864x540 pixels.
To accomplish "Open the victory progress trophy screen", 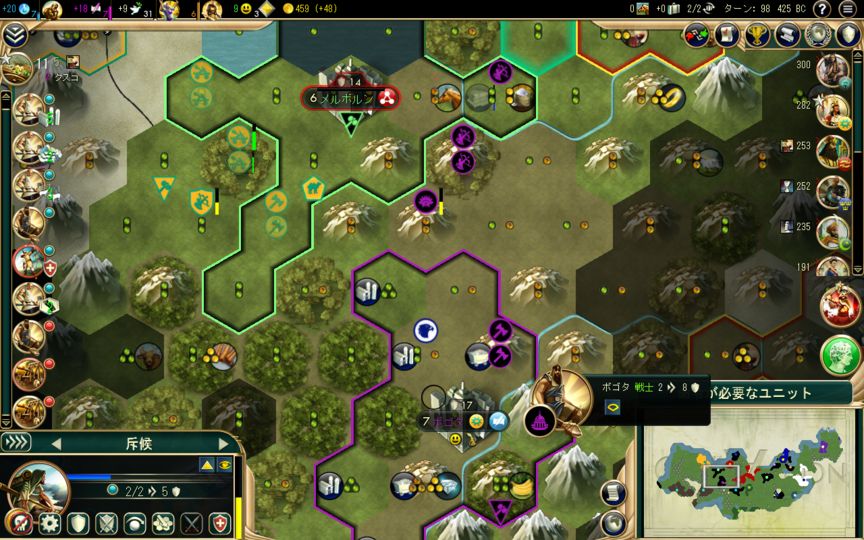I will 758,35.
